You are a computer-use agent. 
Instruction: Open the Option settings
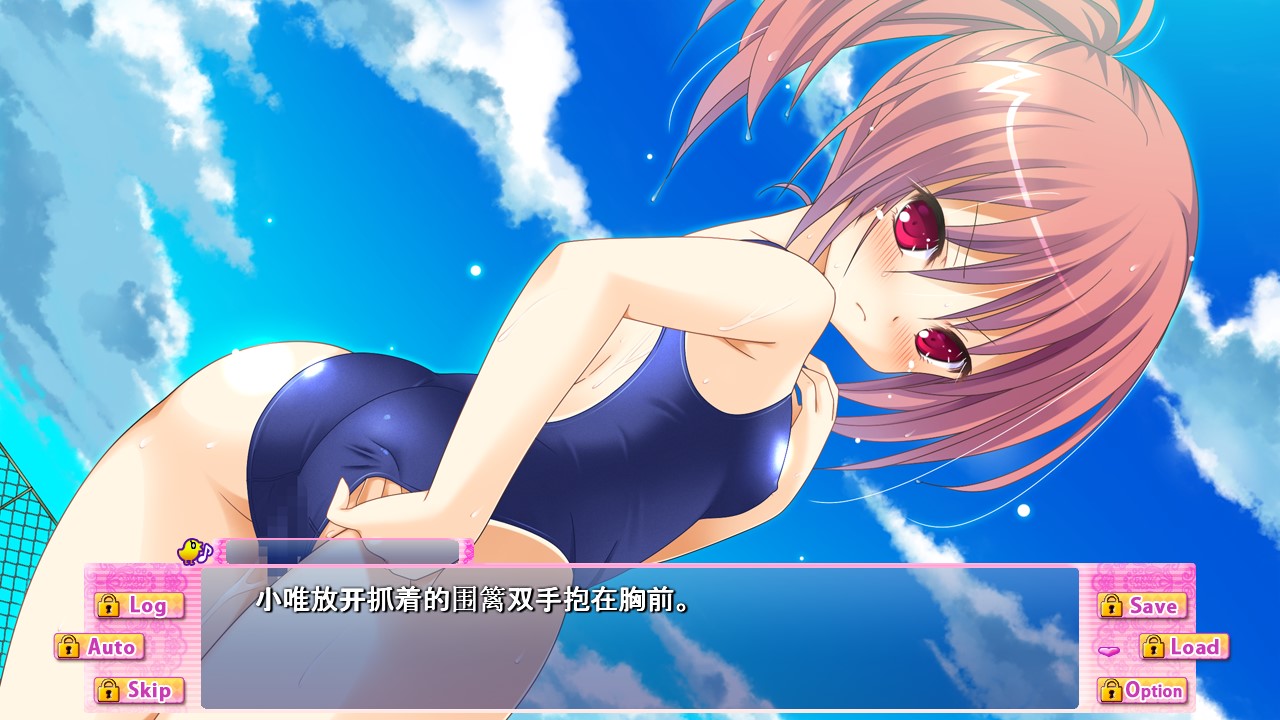(1141, 690)
